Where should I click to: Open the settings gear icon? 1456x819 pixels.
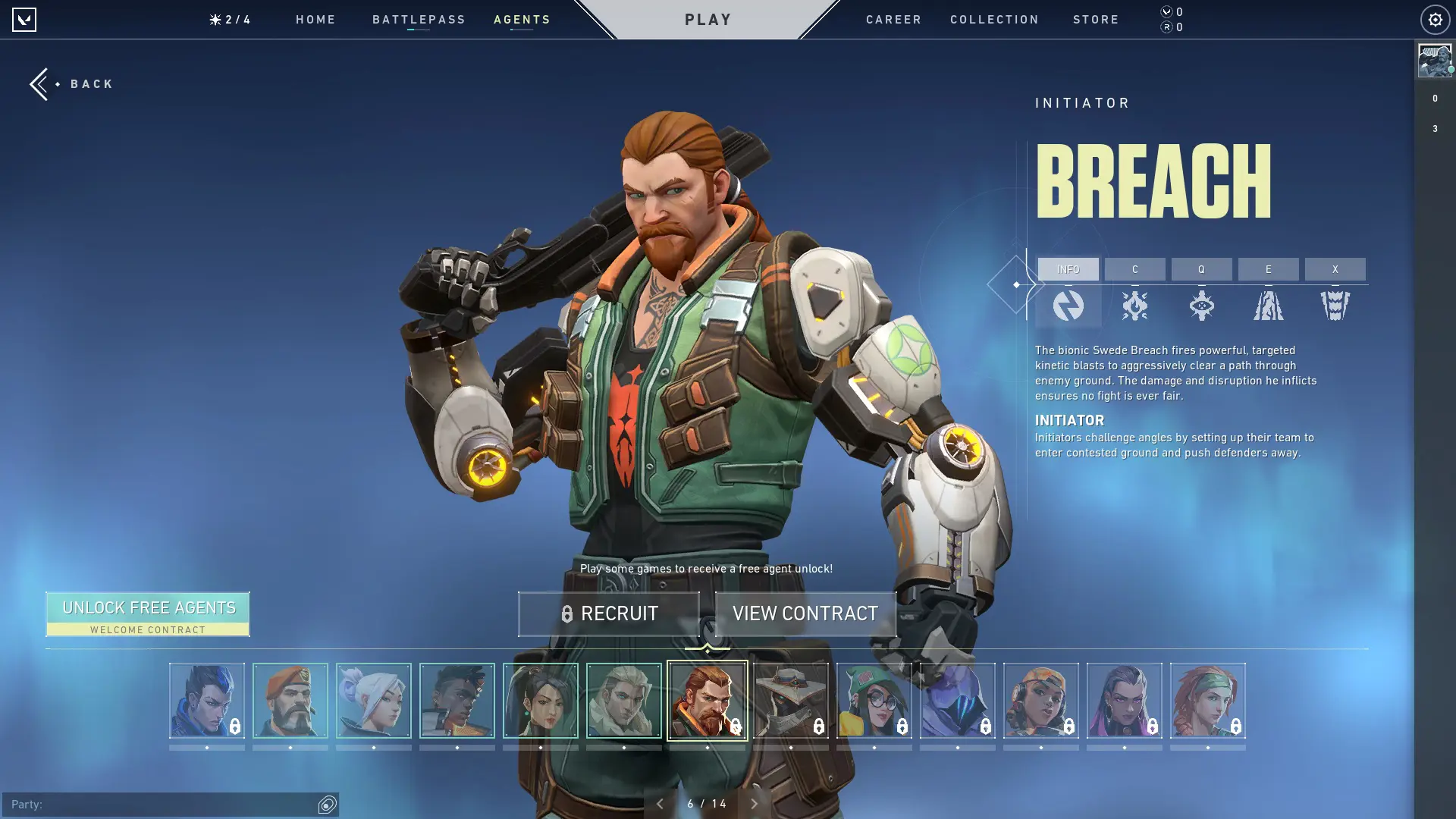[x=1434, y=19]
